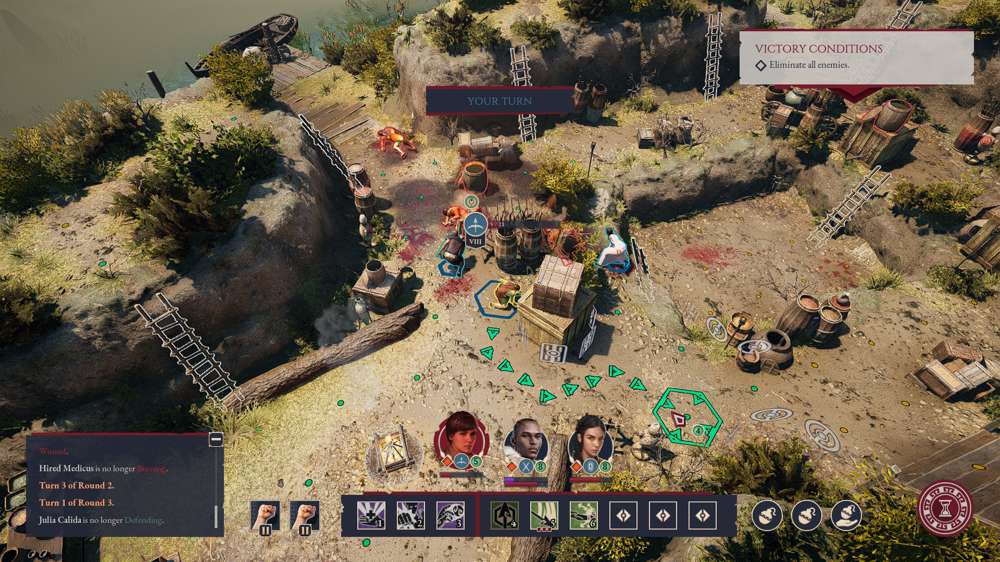Screen dimensions: 1000x562
Task: Activate the purple ability numbered 1
Action: (x=371, y=515)
